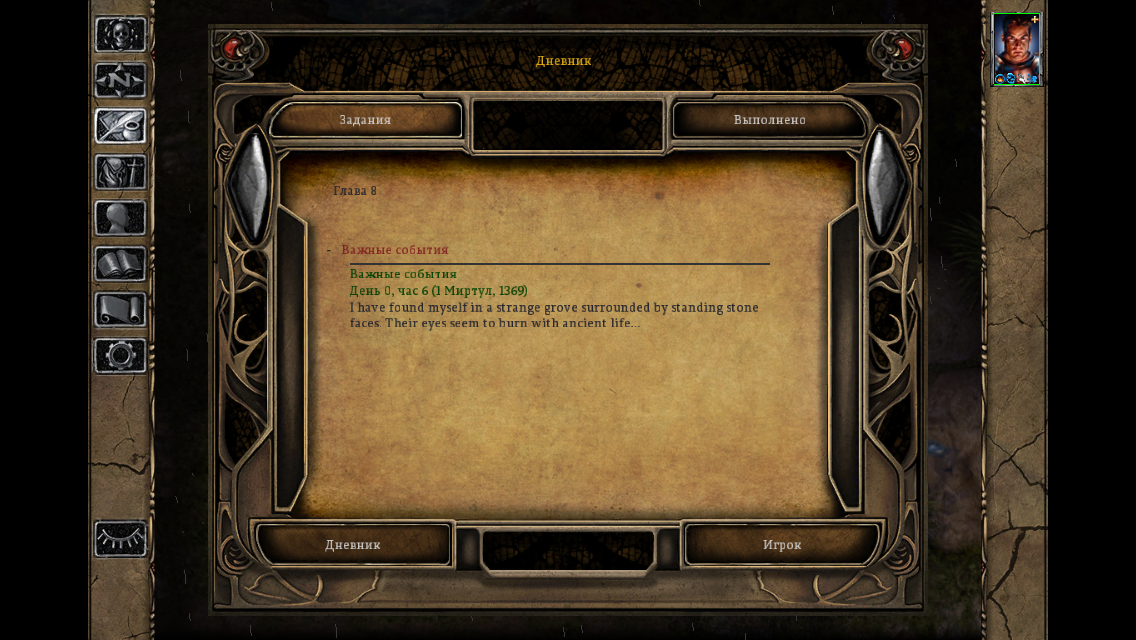This screenshot has width=1136, height=640.
Task: Toggle the quill and inkwell journal icon
Action: point(121,127)
